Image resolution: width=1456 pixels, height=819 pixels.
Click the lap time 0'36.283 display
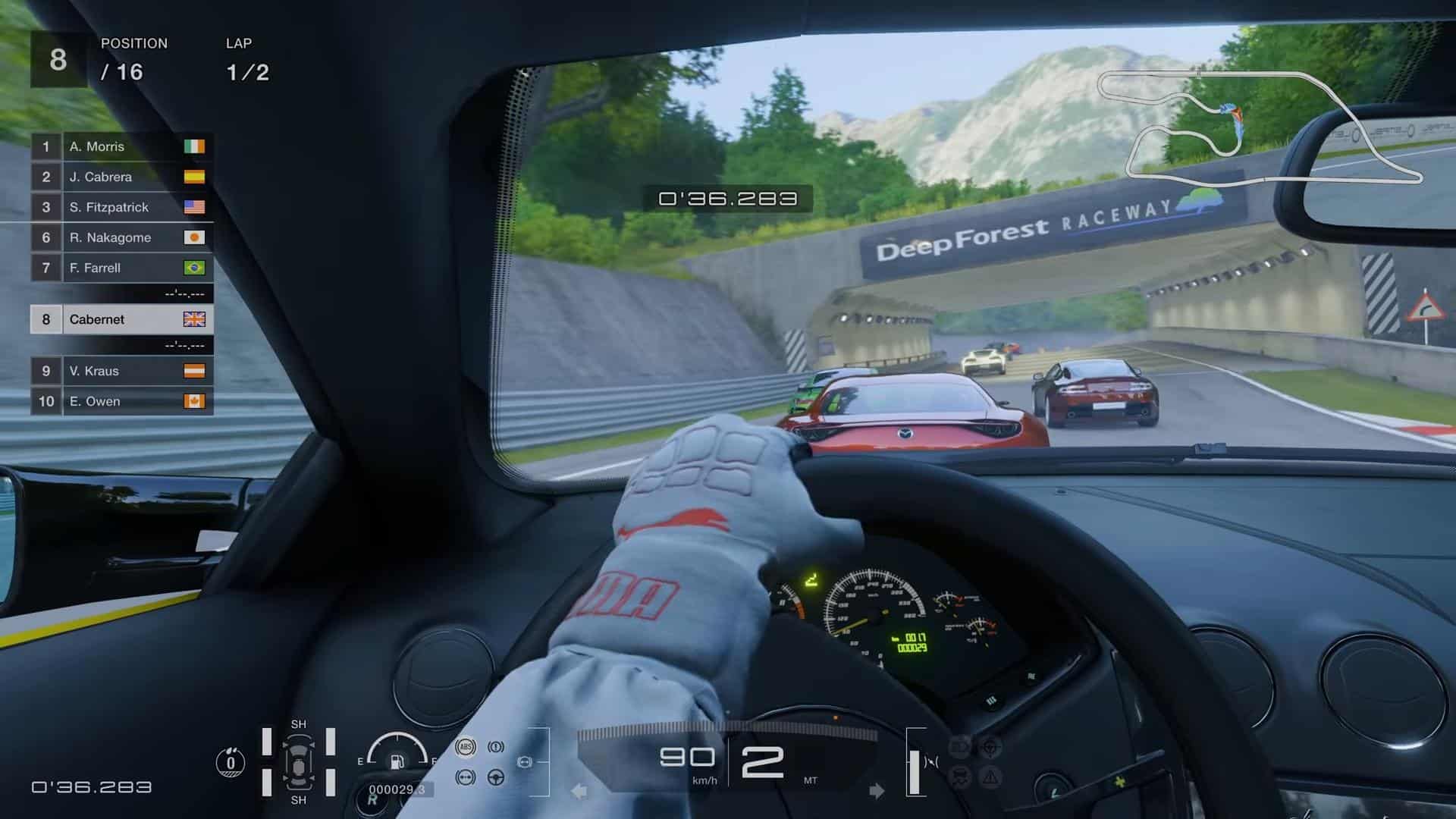[728, 199]
